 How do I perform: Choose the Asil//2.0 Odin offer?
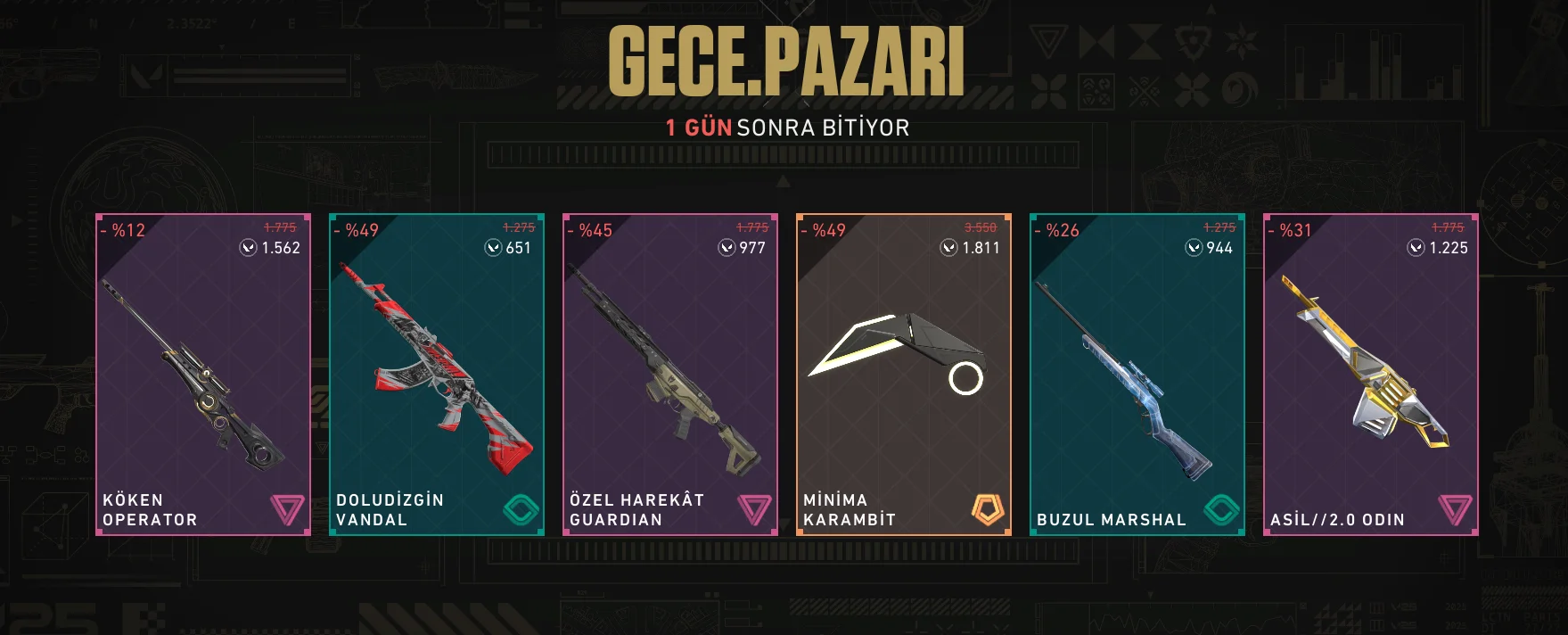point(1371,375)
